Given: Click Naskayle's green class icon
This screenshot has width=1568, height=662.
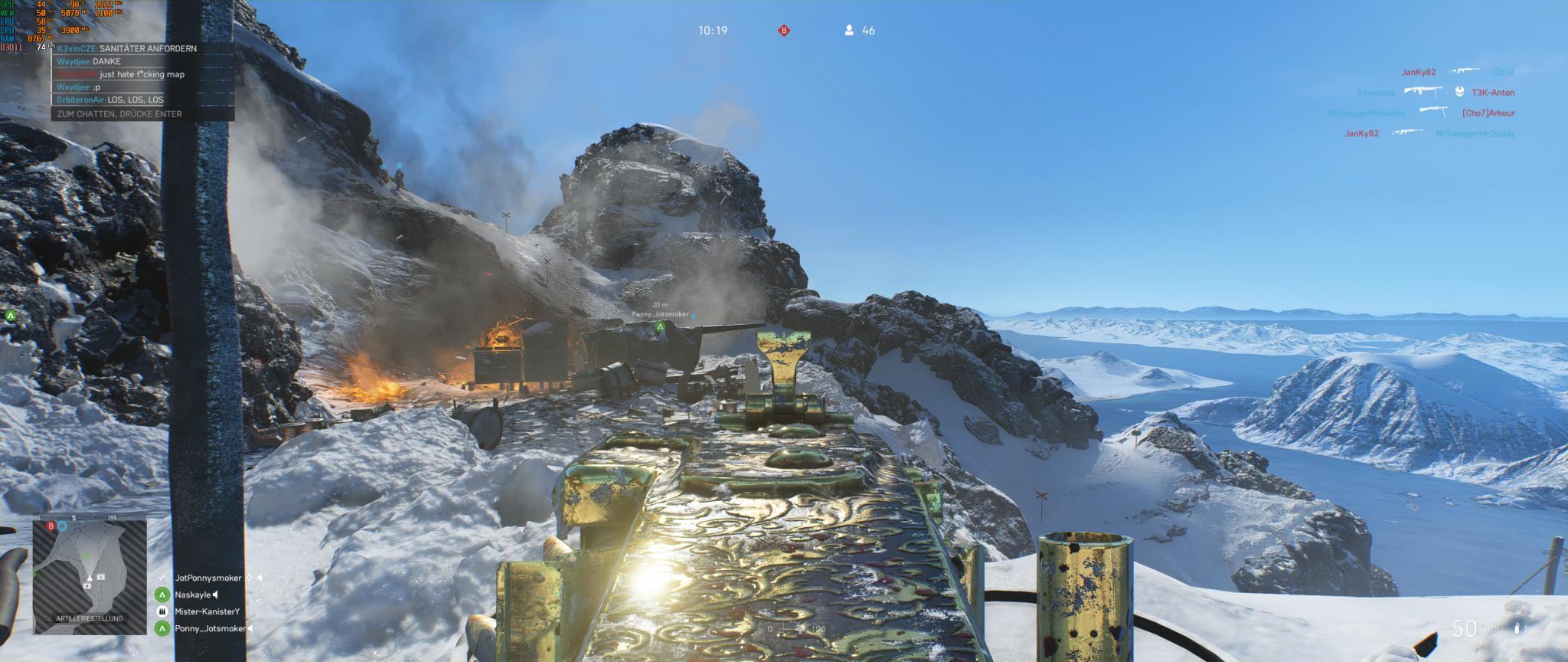Looking at the screenshot, I should 162,595.
